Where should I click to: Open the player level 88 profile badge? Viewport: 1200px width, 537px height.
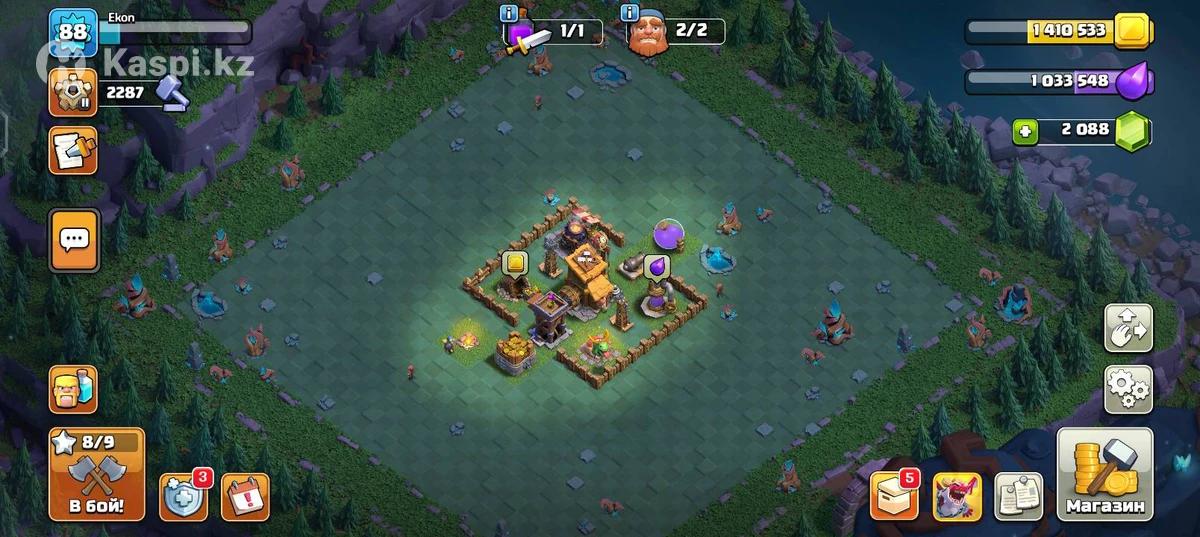click(x=72, y=34)
